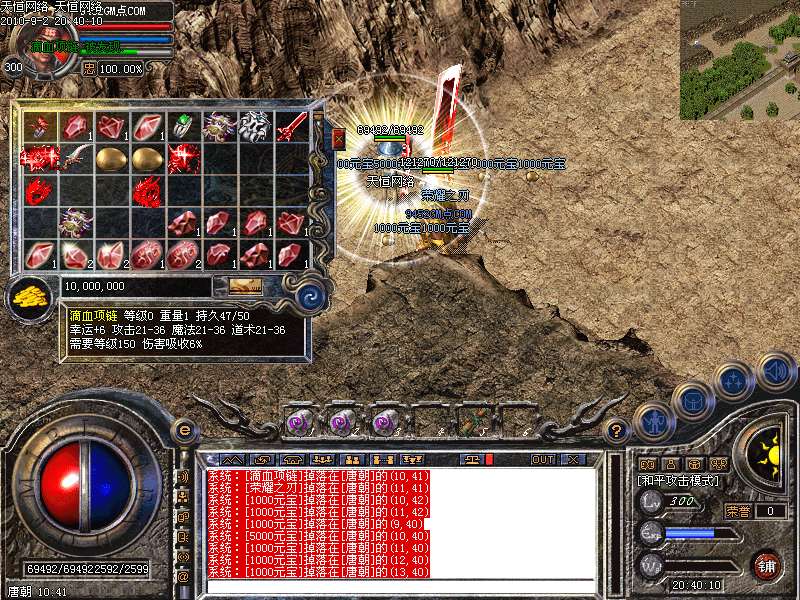Click the blue swirl button on the bag
This screenshot has height=600, width=800.
(x=310, y=295)
